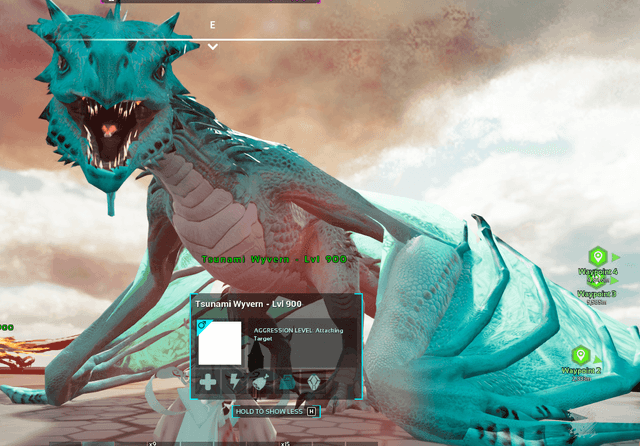Select the stamina lightning bolt icon
640x446 pixels.
233,382
